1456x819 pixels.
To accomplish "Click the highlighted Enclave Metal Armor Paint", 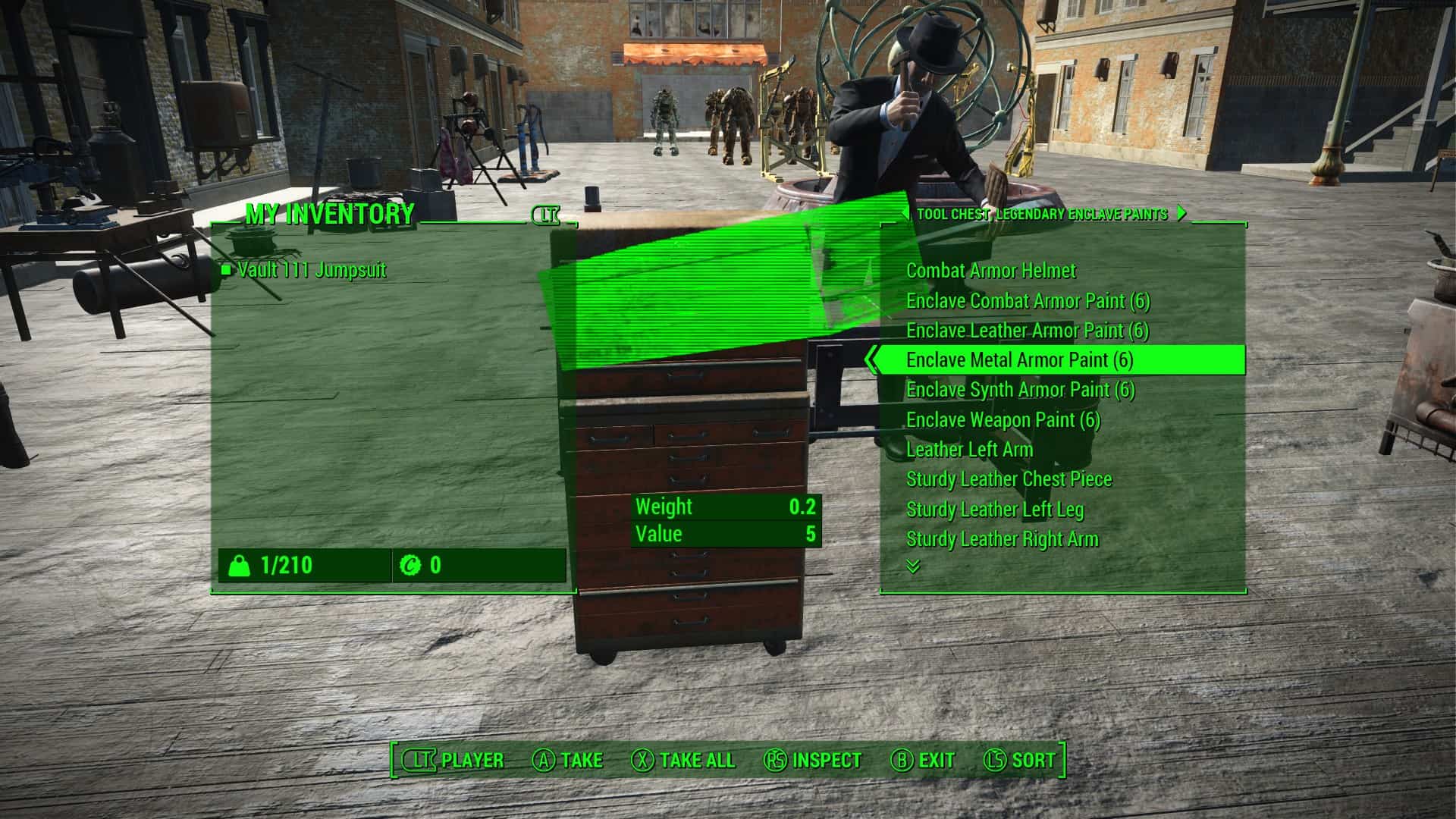I will tap(1019, 360).
